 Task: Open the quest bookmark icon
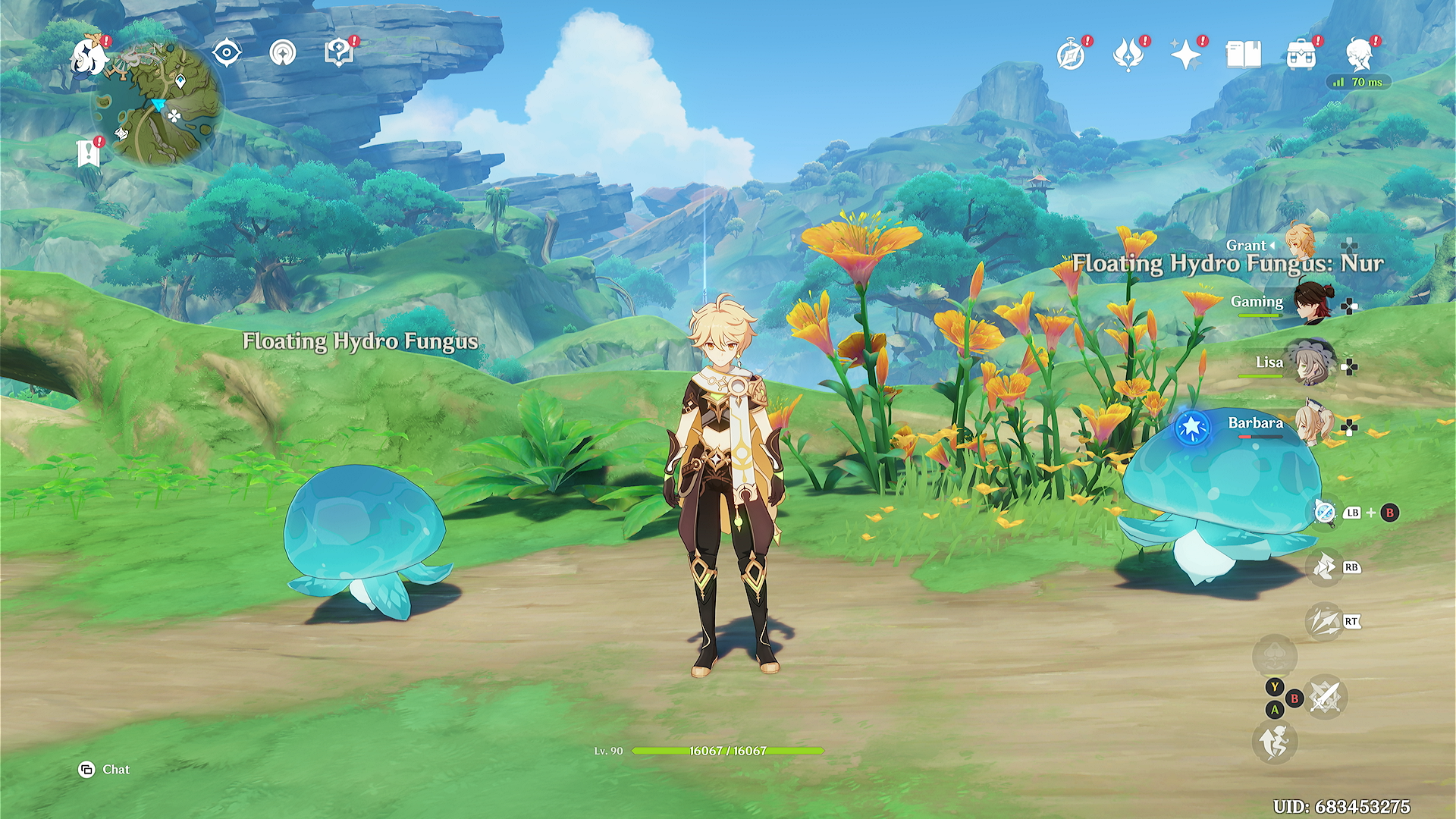89,153
